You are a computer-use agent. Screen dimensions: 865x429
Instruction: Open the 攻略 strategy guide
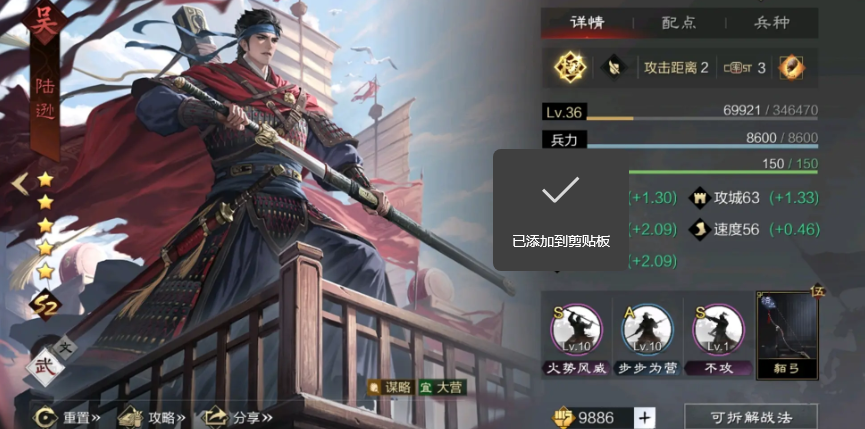click(150, 417)
